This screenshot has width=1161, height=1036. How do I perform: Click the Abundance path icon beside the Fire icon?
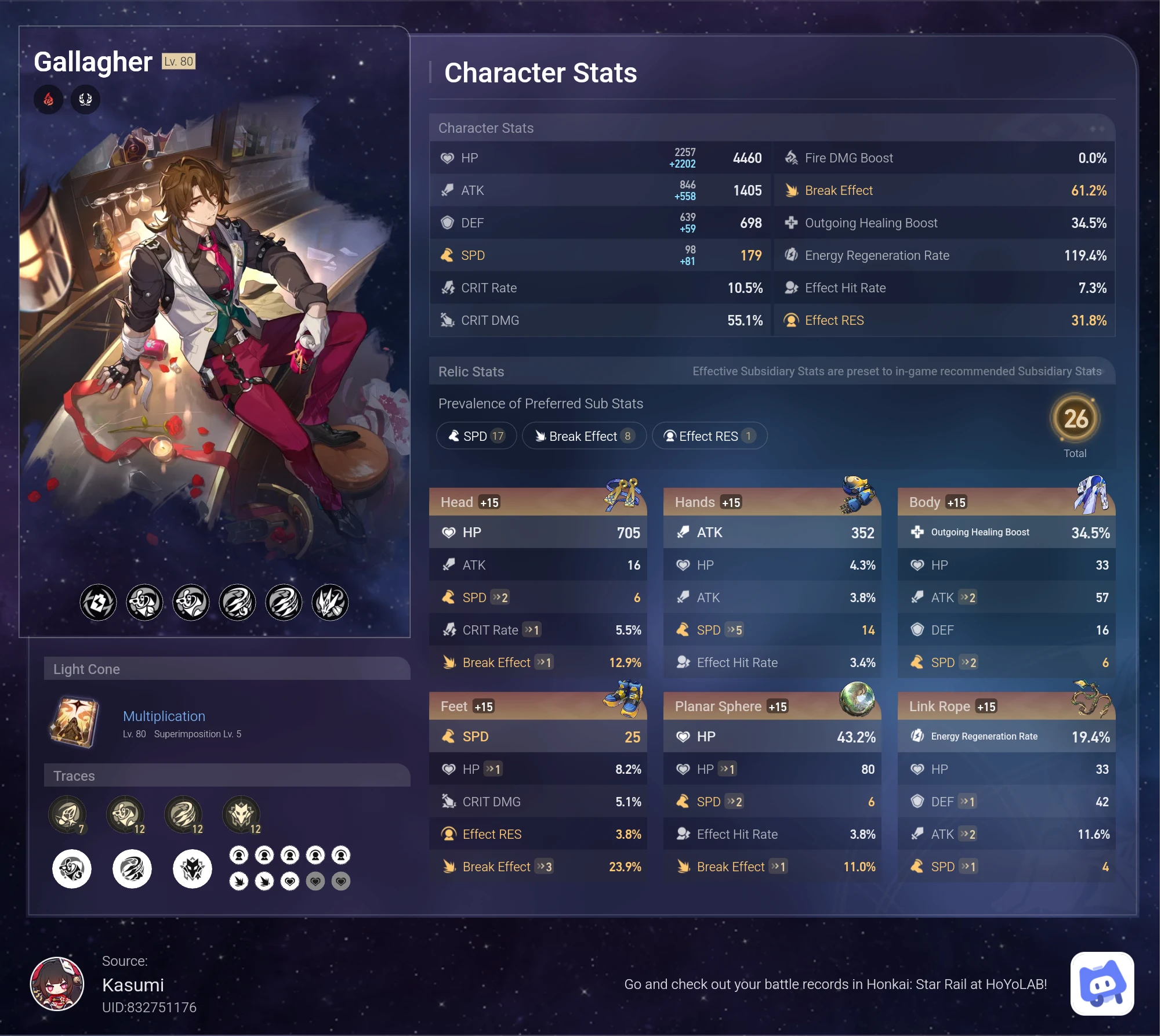point(85,99)
